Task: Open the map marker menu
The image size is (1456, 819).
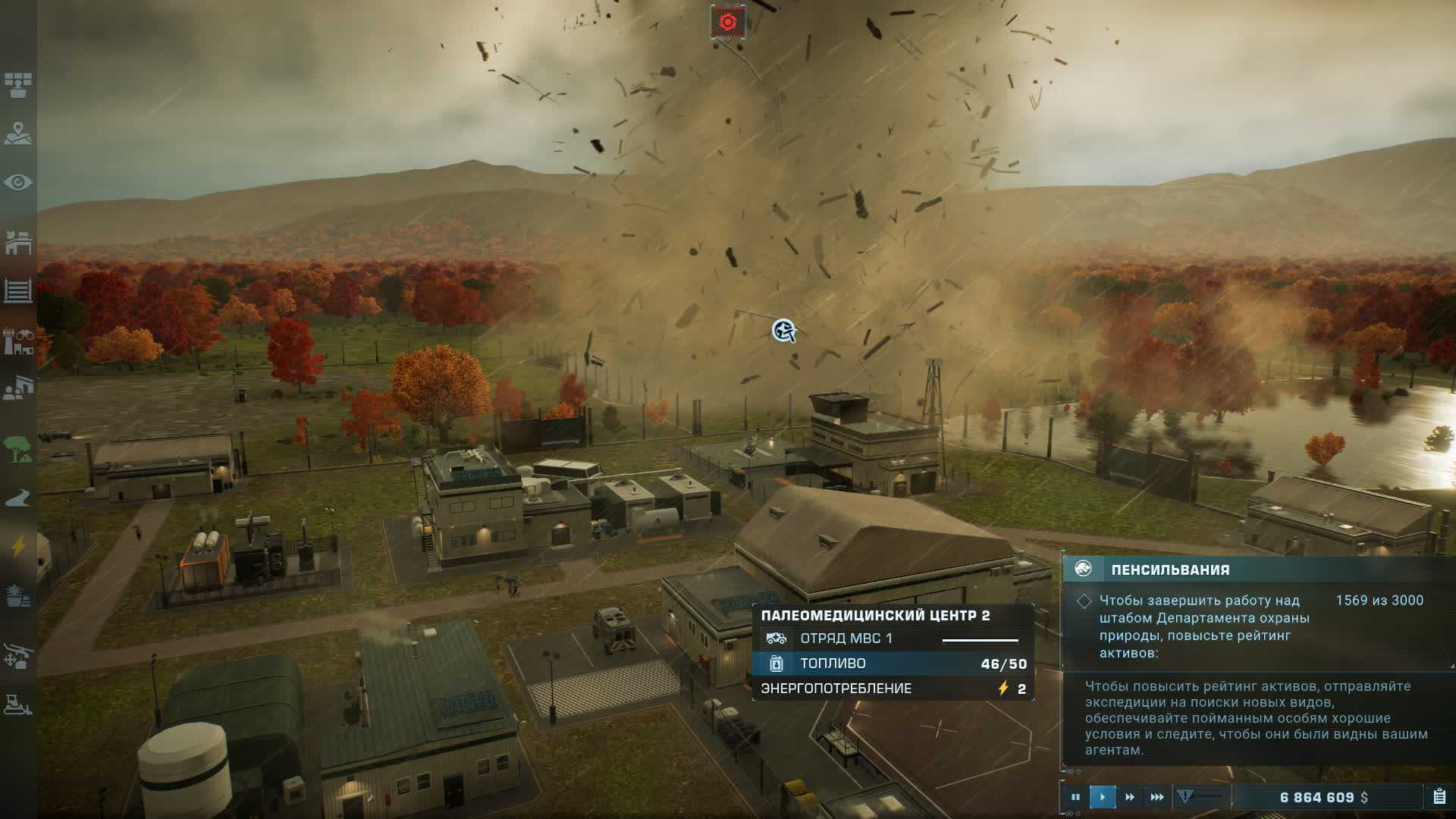Action: tap(18, 134)
